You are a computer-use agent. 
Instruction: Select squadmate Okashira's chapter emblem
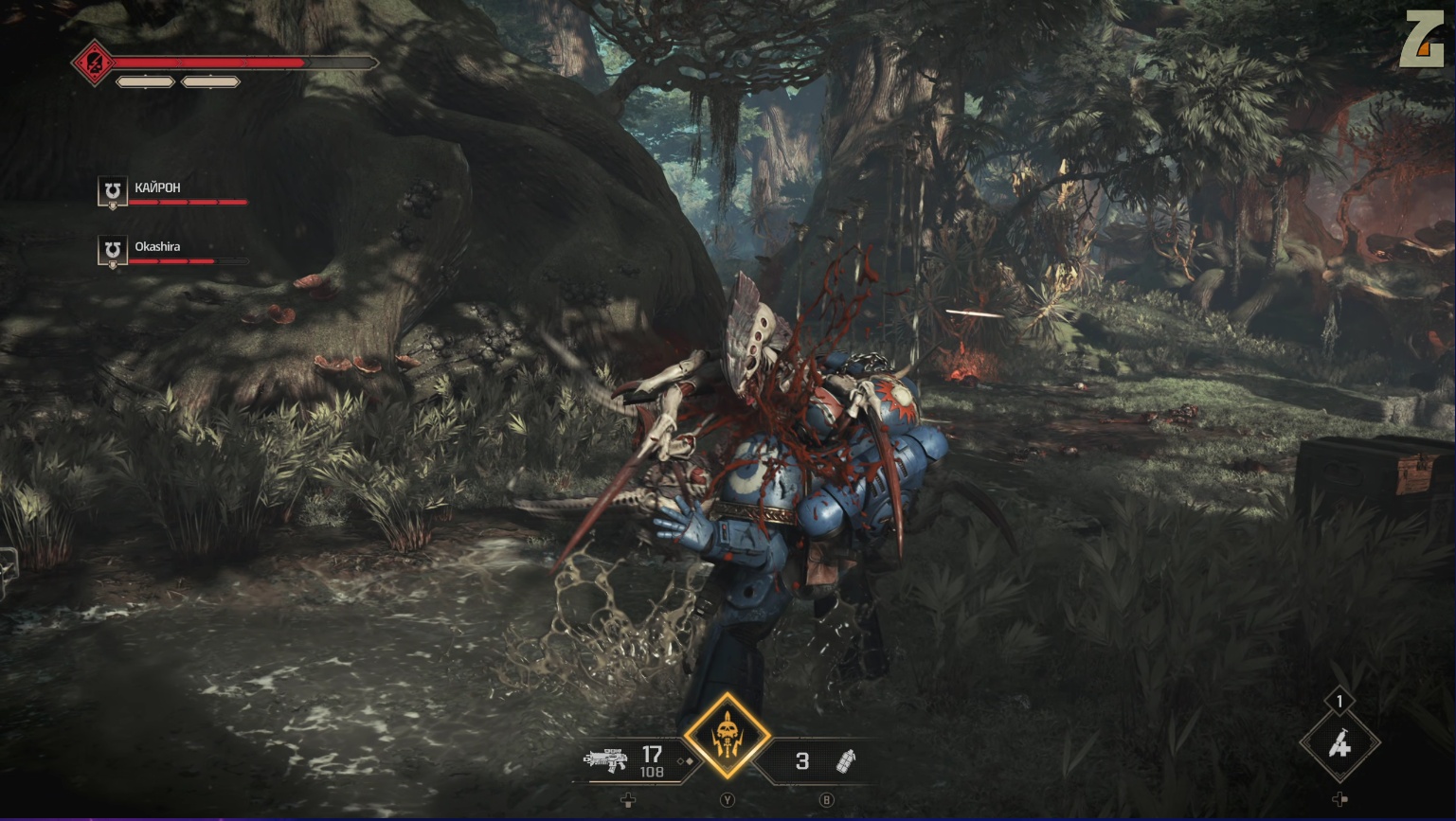[113, 250]
